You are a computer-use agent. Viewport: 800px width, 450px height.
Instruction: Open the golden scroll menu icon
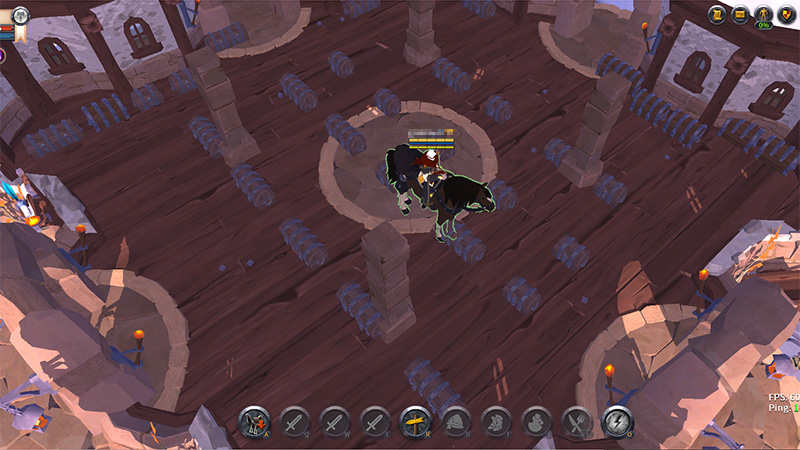(717, 15)
